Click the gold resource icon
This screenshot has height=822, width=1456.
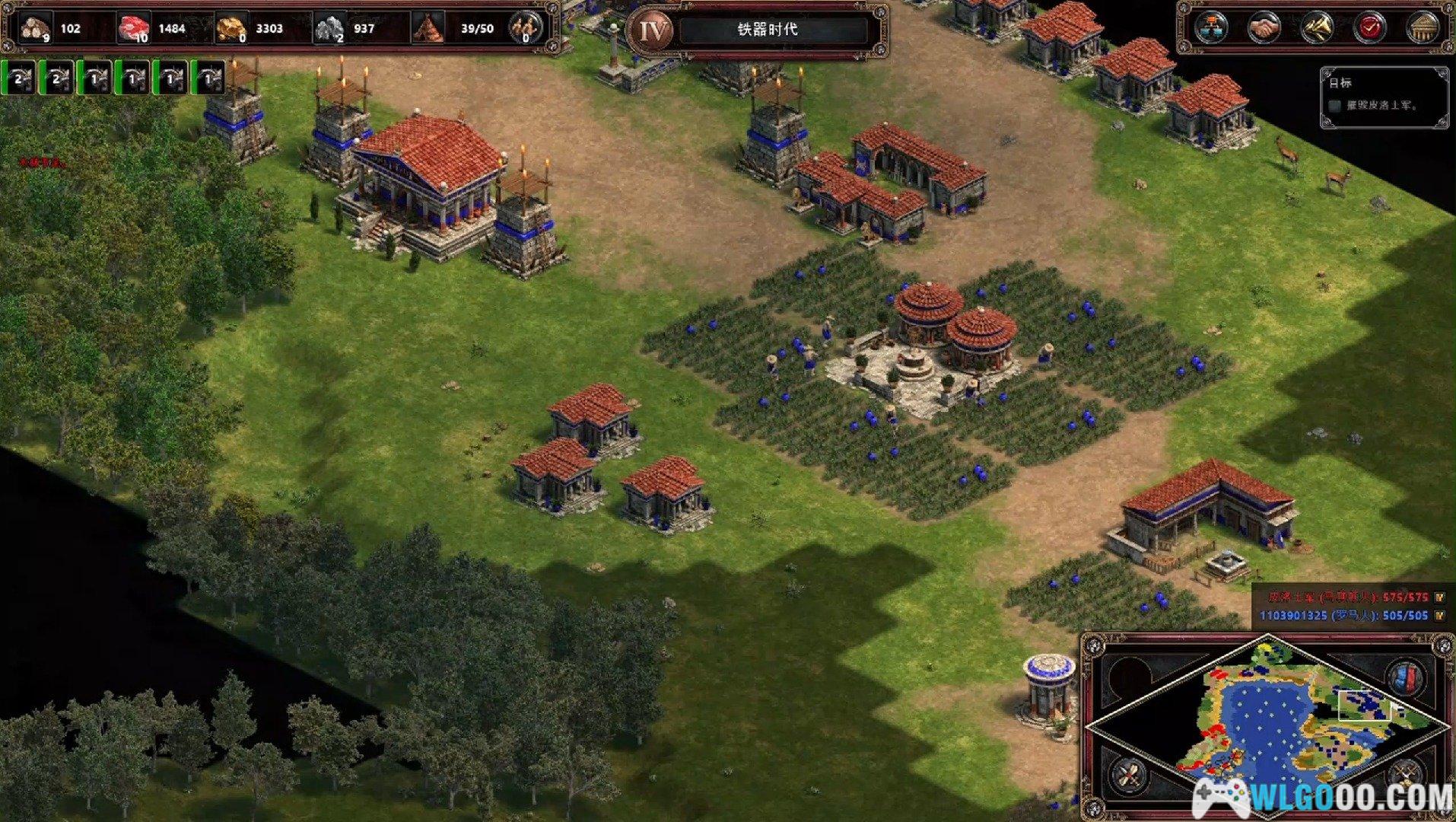point(232,29)
